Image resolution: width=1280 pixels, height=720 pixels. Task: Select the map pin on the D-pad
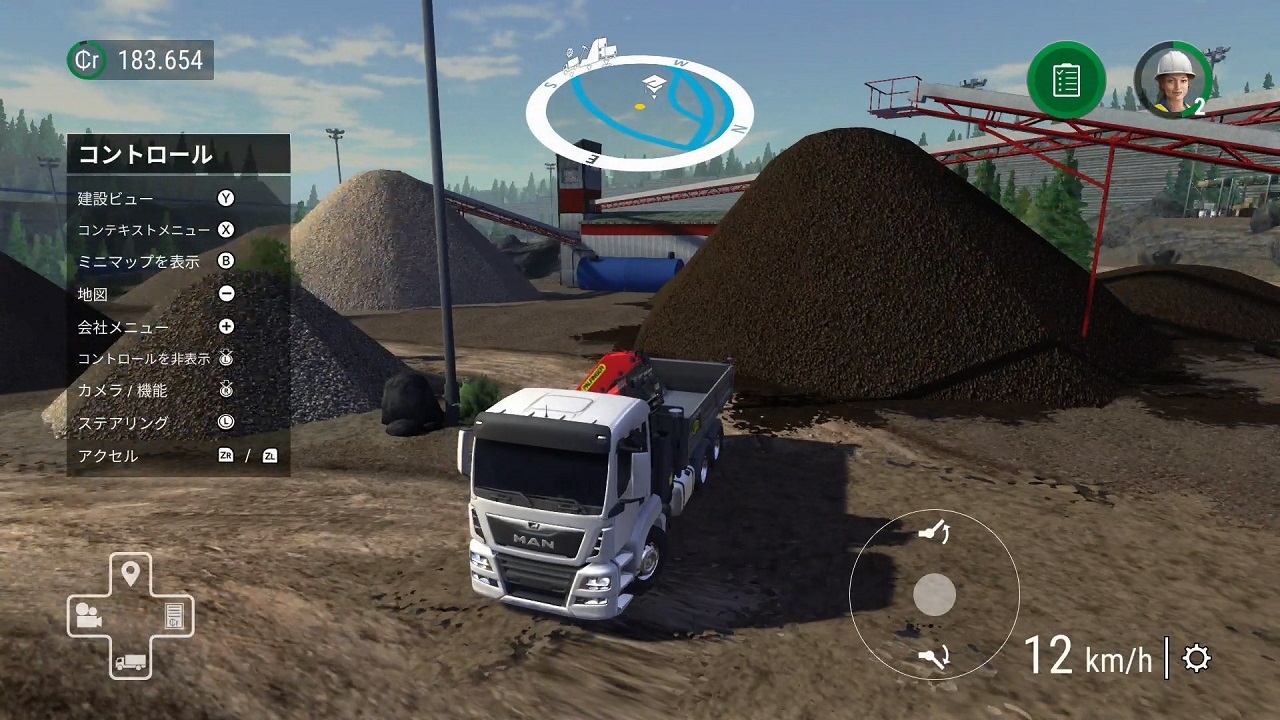(130, 574)
